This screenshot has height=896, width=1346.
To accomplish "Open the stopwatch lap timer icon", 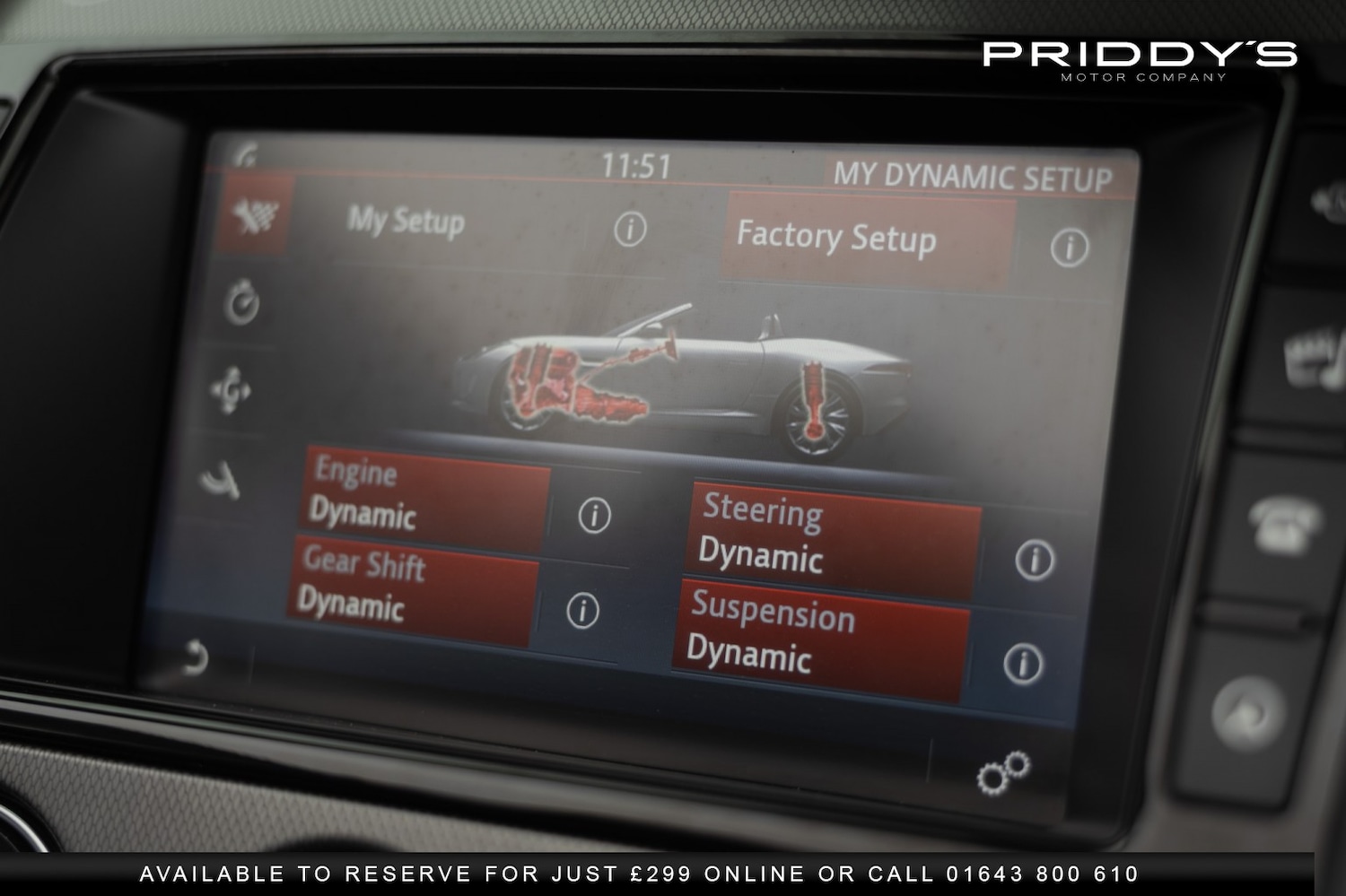I will [239, 302].
